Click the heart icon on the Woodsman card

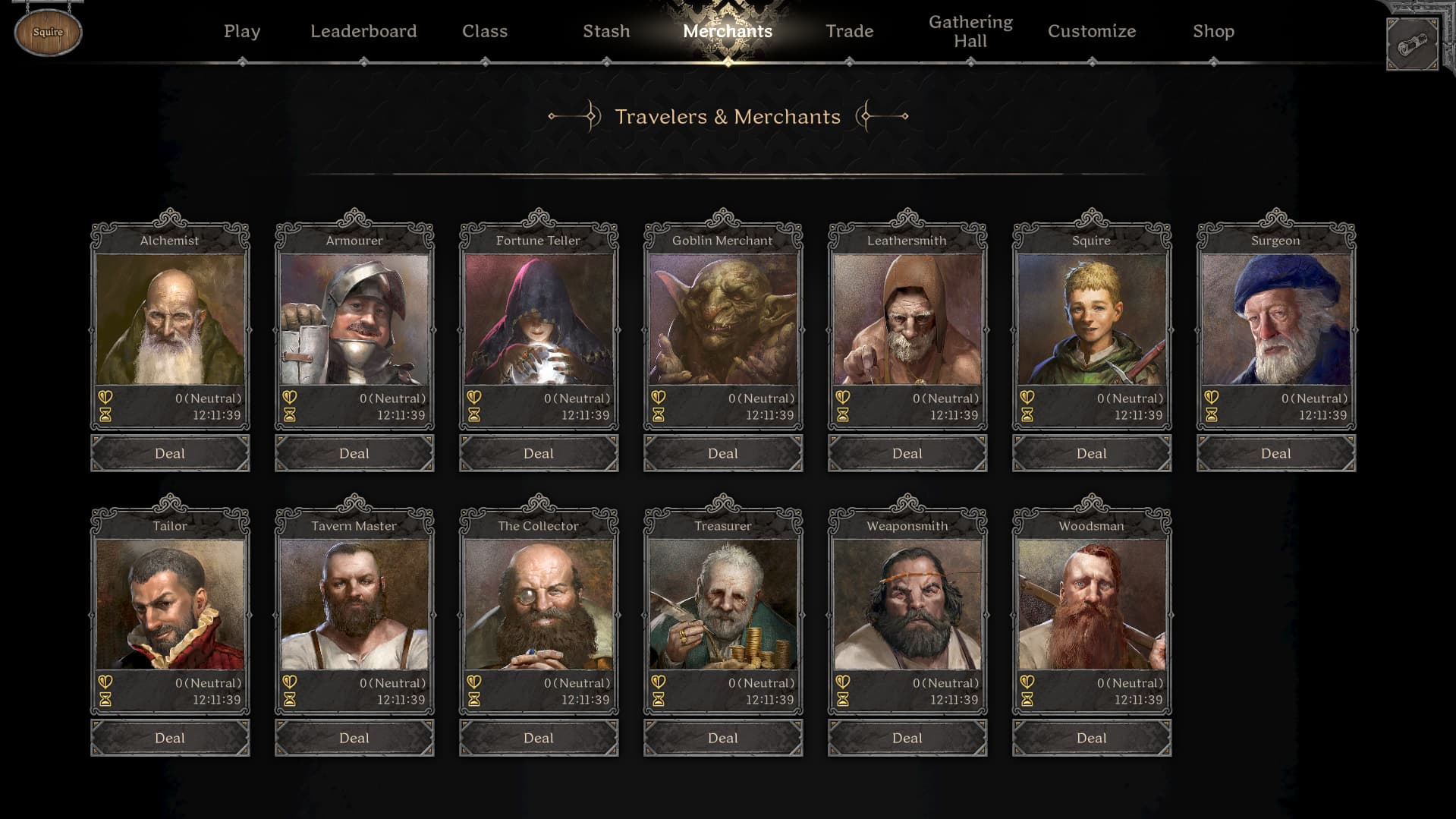pyautogui.click(x=1028, y=682)
